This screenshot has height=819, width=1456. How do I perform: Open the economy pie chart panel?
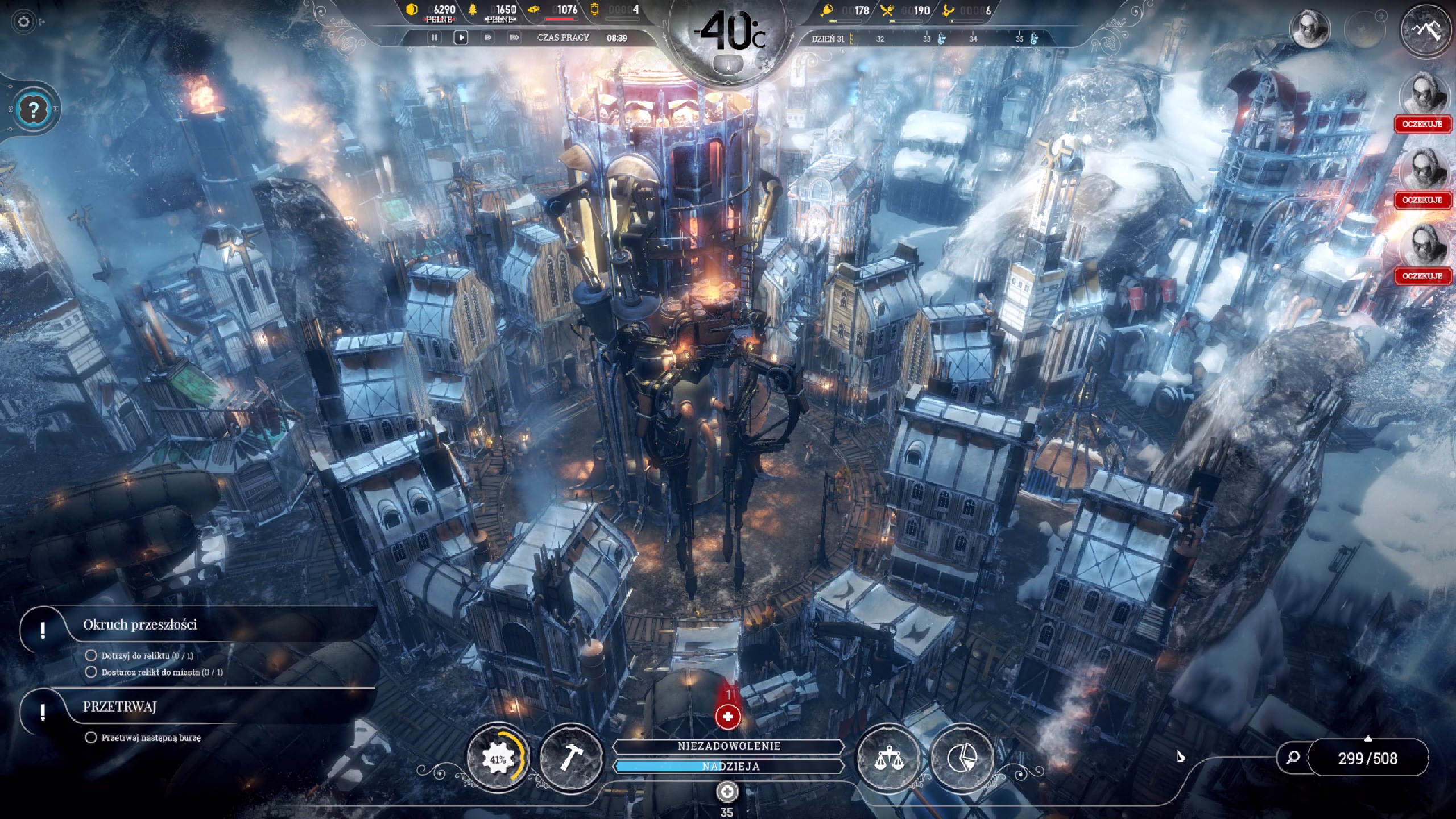(x=962, y=759)
